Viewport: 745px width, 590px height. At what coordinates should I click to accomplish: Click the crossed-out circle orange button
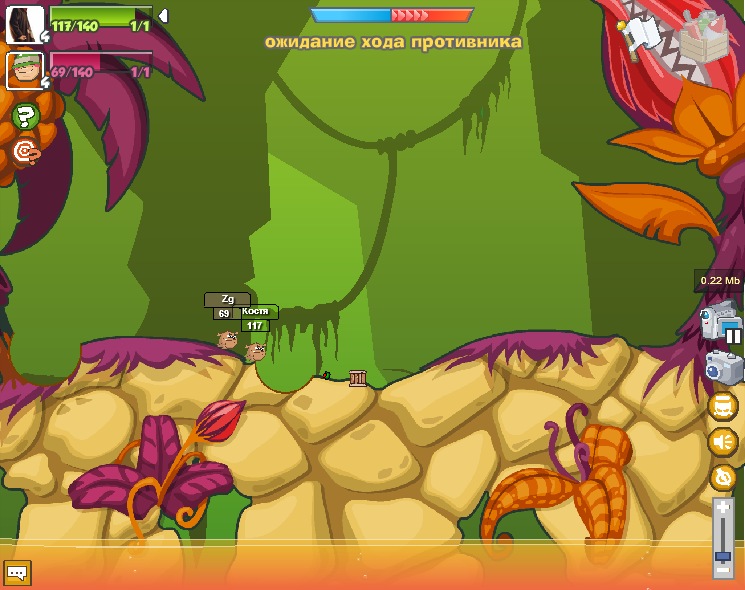722,478
